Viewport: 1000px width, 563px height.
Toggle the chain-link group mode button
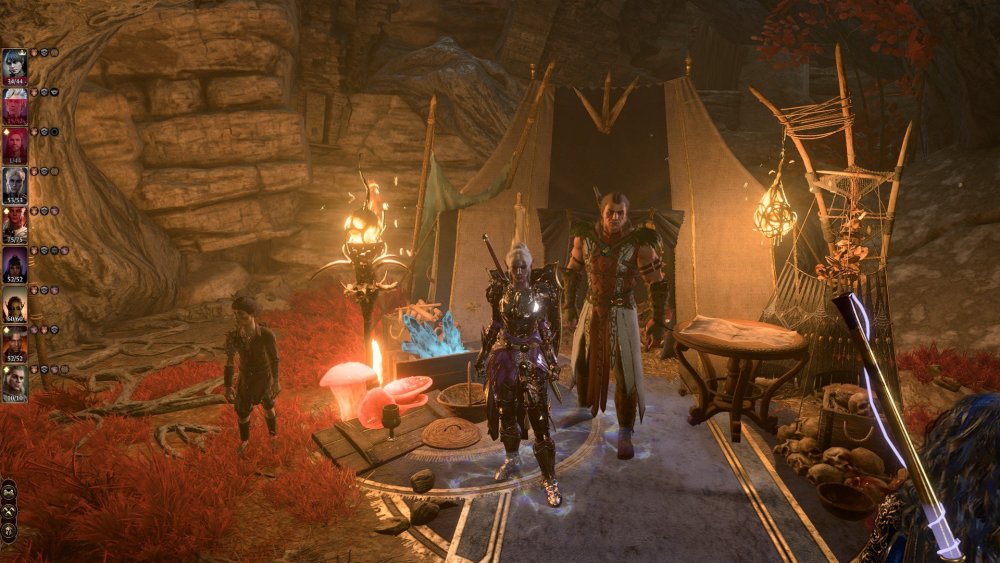(9, 490)
